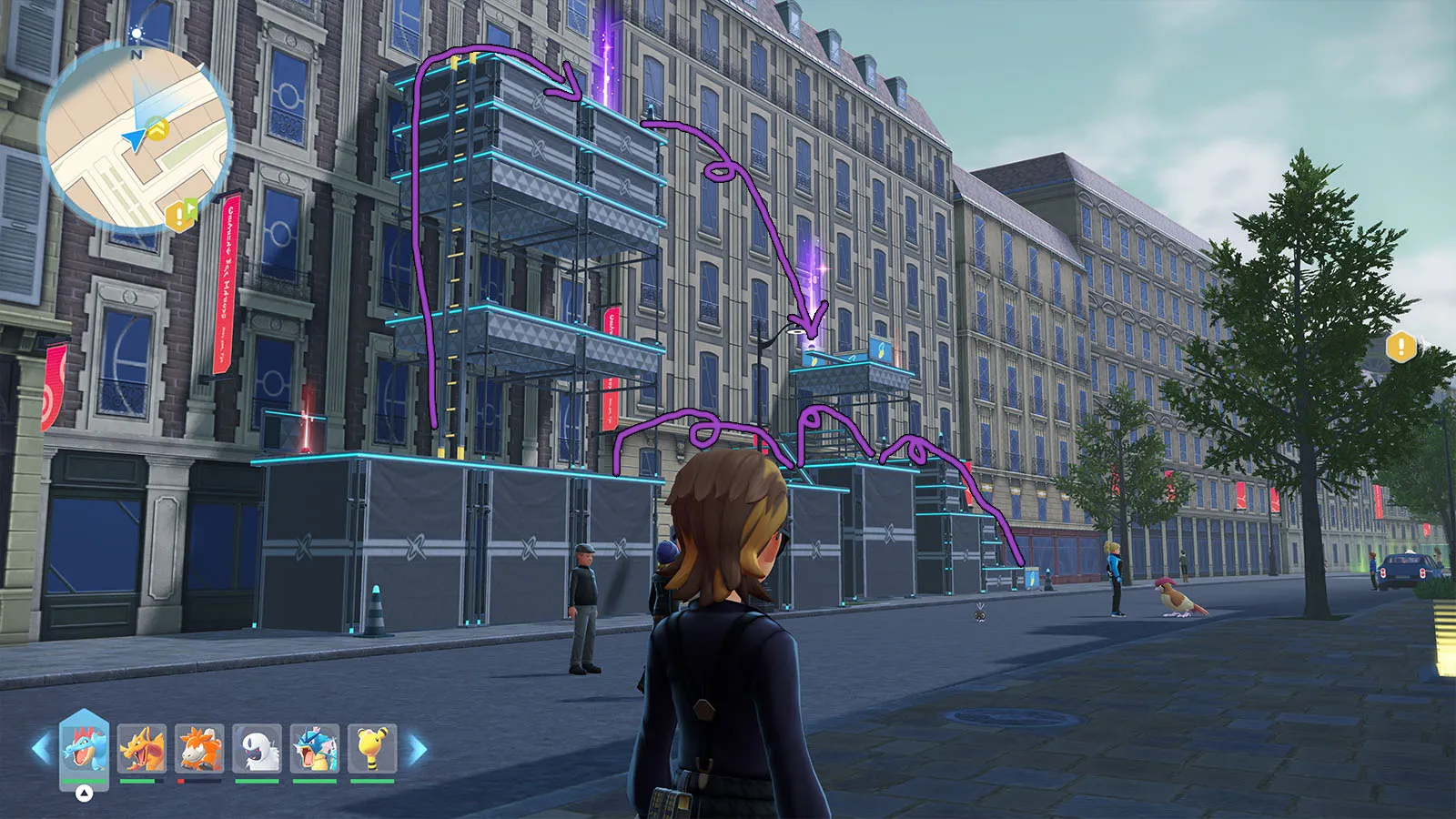
Task: Select the orange quest marker on minimap edge
Action: pos(180,215)
